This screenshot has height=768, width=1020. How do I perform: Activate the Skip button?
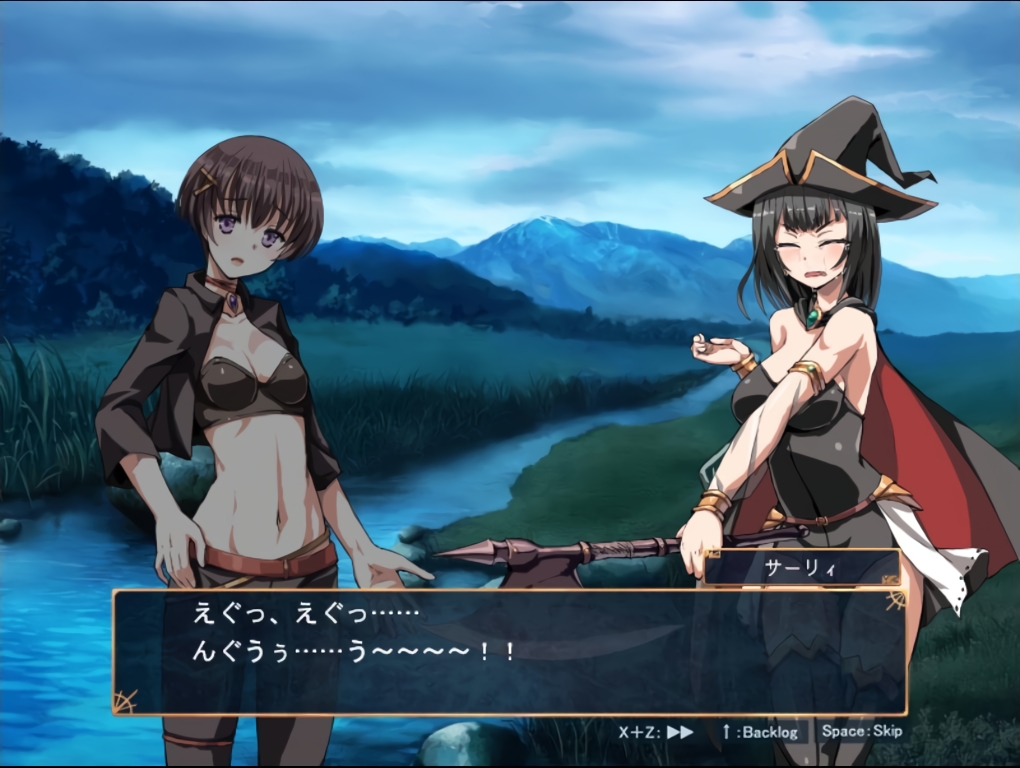[861, 731]
